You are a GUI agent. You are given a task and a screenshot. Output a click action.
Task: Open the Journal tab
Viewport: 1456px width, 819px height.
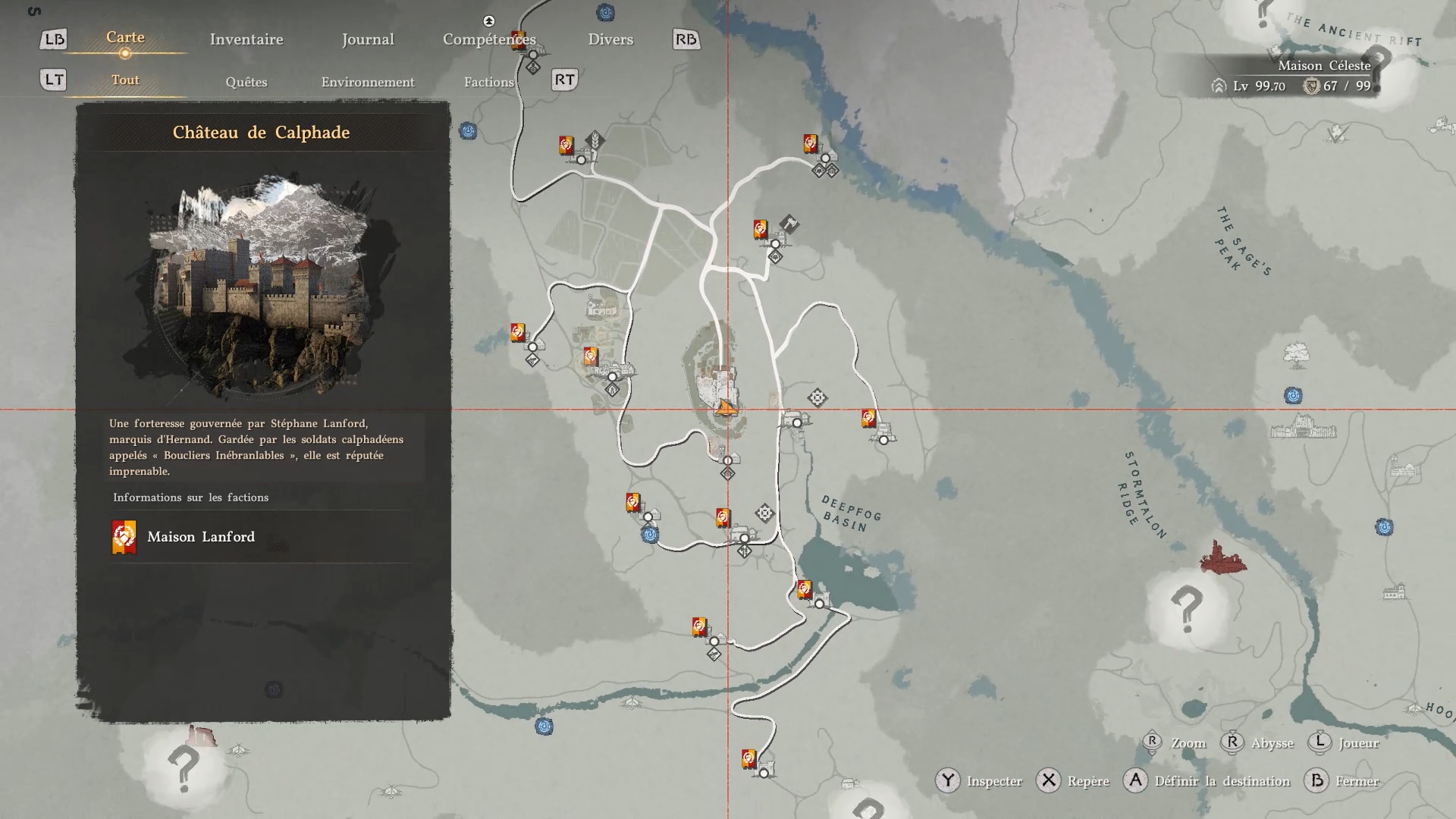pos(368,39)
